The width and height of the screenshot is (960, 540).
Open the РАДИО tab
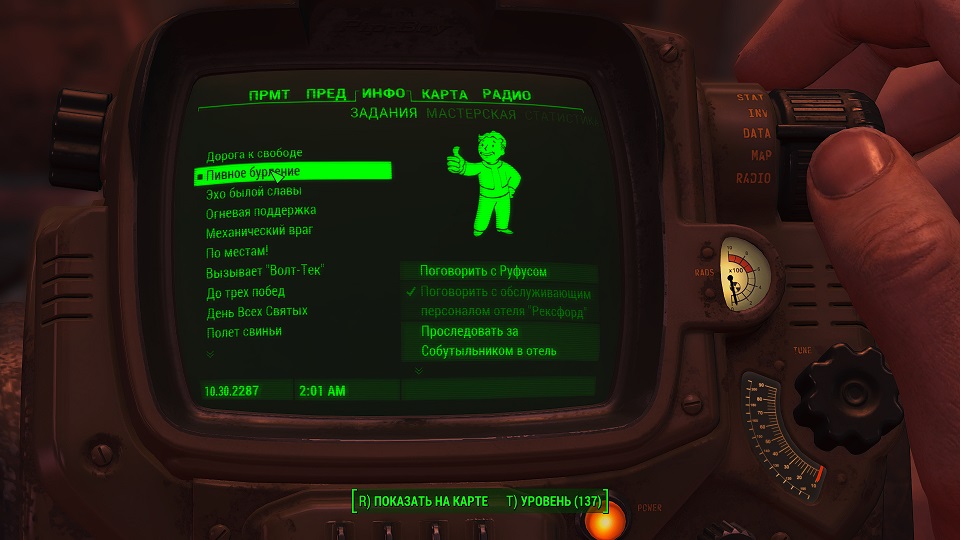(506, 95)
